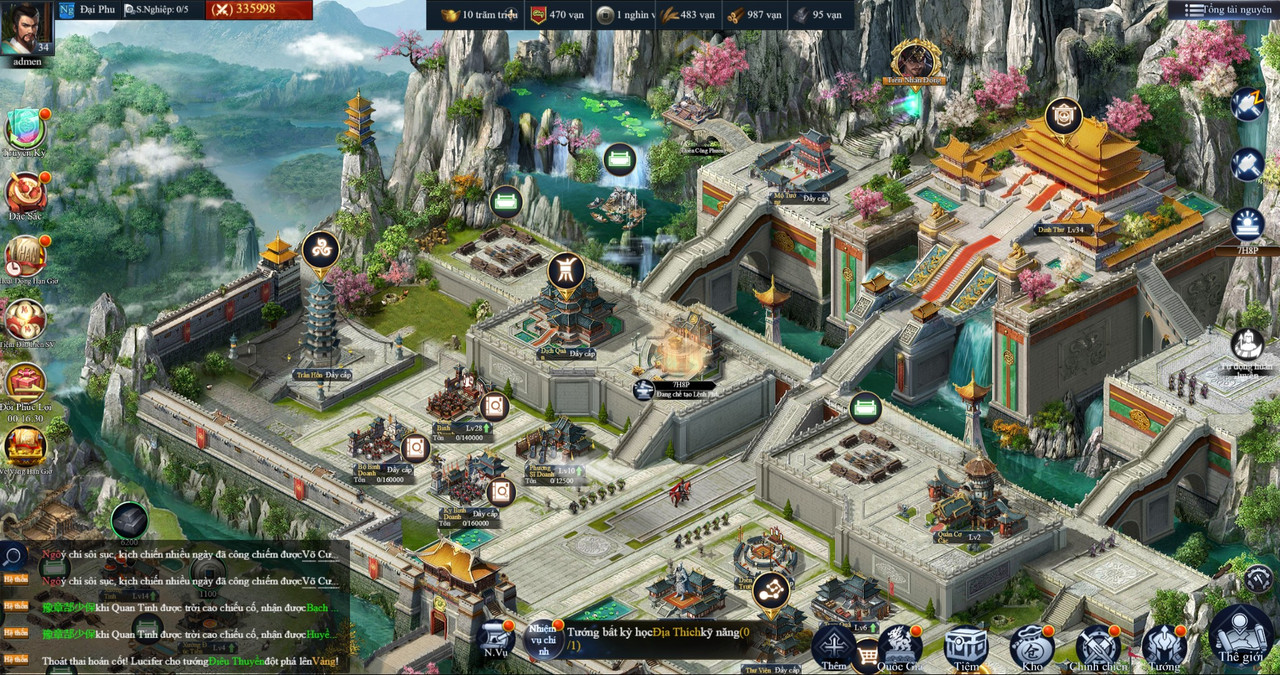The height and width of the screenshot is (675, 1280).
Task: Open the Tổng tài nguyên resource overview
Action: tap(1222, 10)
